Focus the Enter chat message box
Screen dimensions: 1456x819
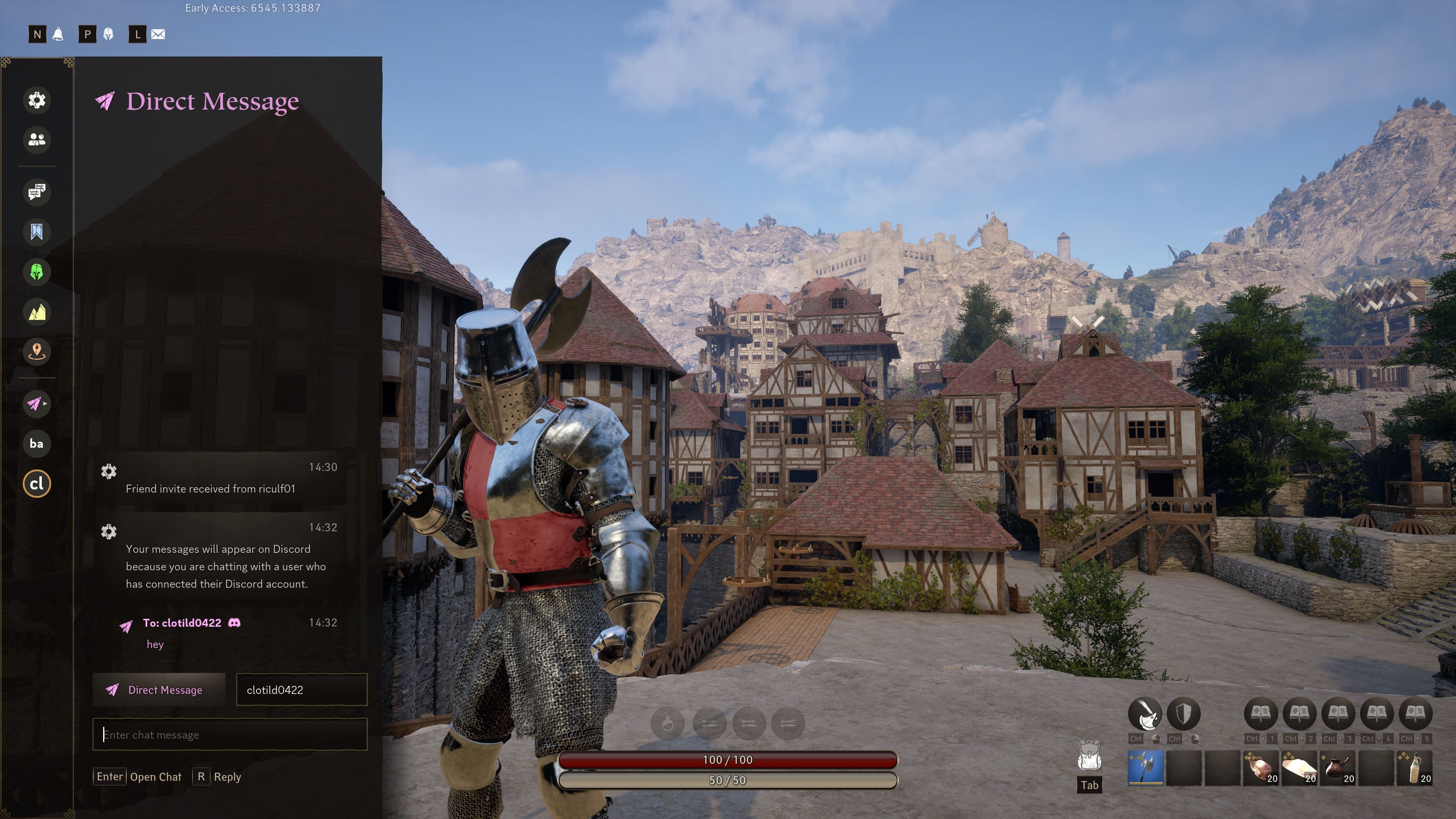pyautogui.click(x=230, y=735)
